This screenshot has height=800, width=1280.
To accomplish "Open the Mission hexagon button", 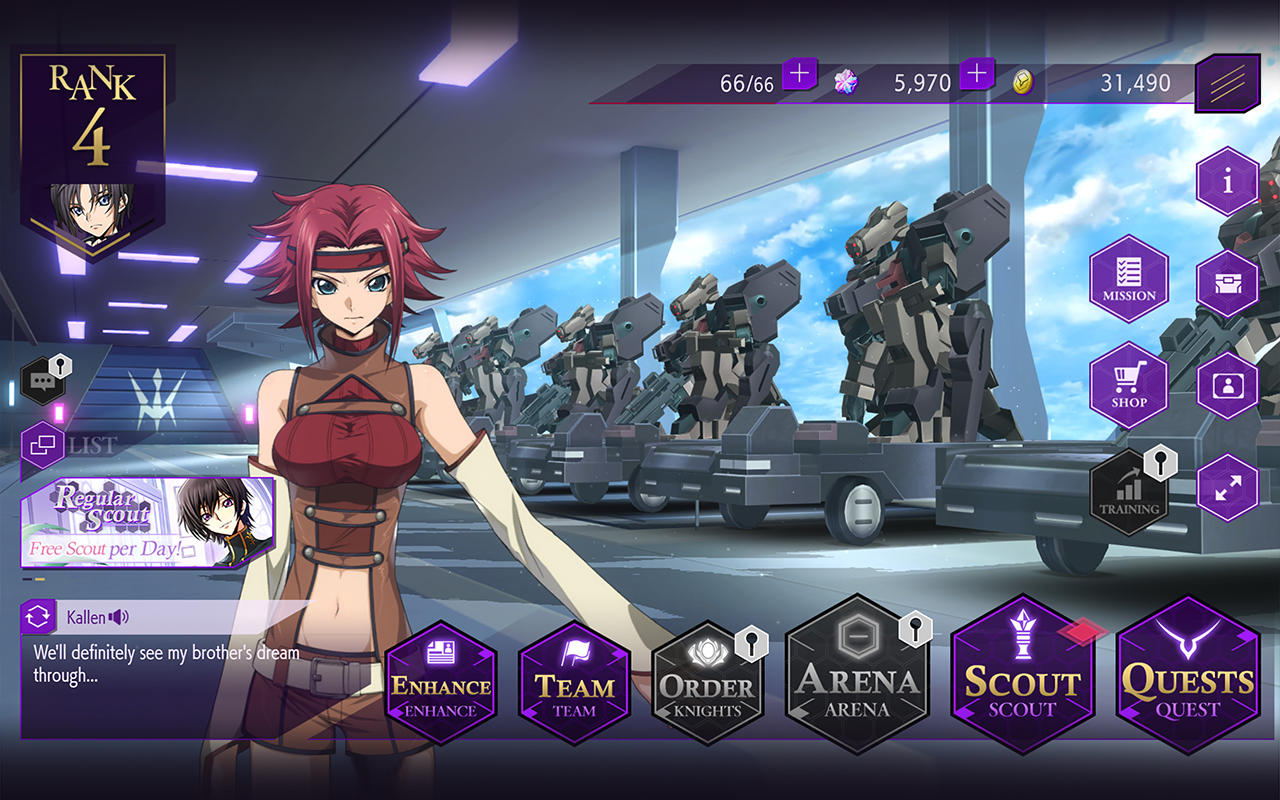I will tap(1129, 278).
